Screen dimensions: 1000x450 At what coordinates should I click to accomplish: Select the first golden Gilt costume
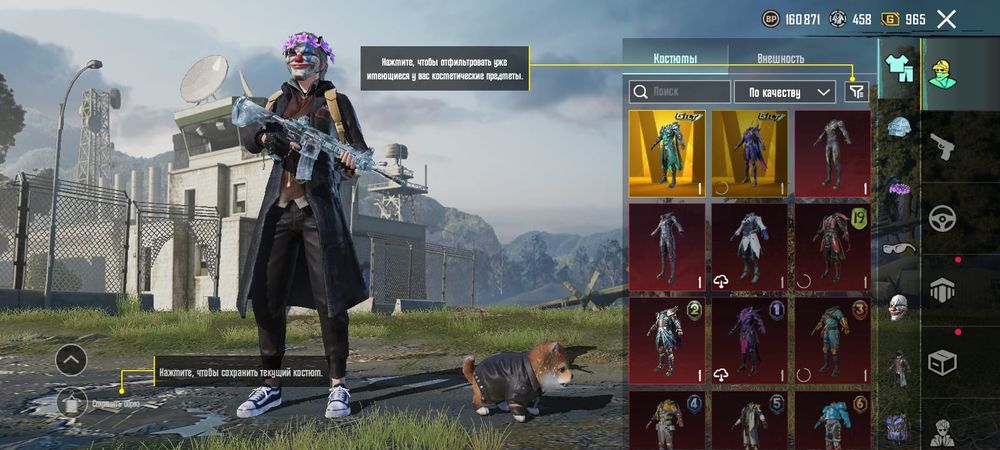tap(667, 153)
